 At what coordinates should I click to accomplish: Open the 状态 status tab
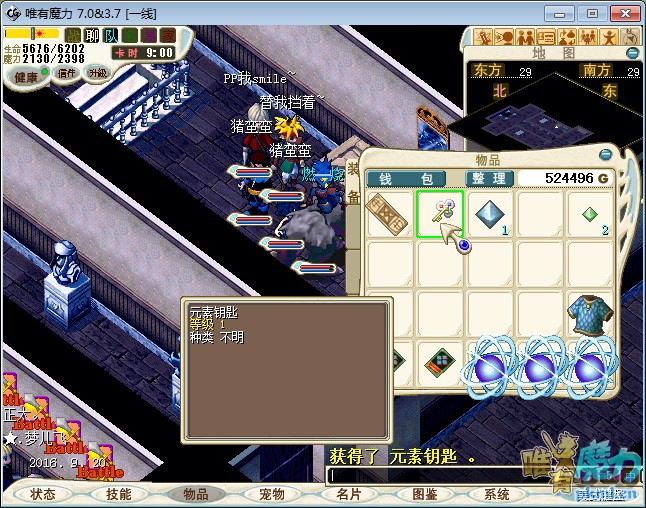coord(43,494)
